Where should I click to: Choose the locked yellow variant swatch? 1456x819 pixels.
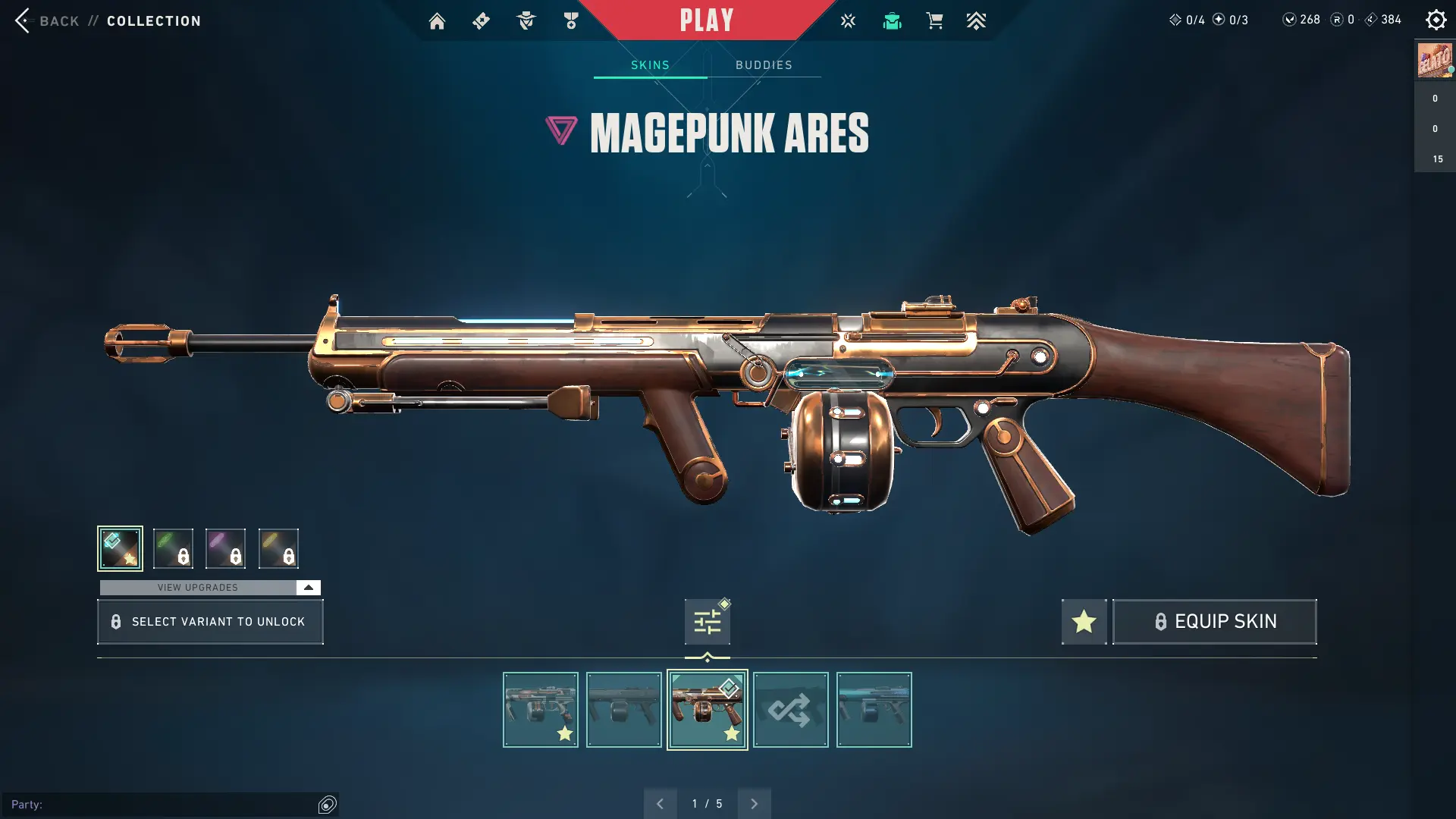pyautogui.click(x=278, y=548)
